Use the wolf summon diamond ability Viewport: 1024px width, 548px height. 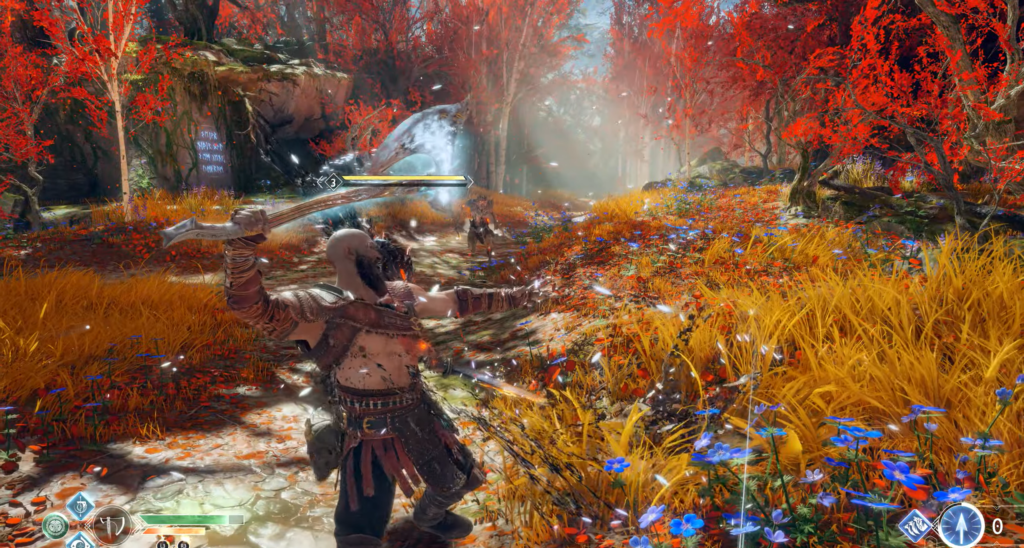coord(915,525)
